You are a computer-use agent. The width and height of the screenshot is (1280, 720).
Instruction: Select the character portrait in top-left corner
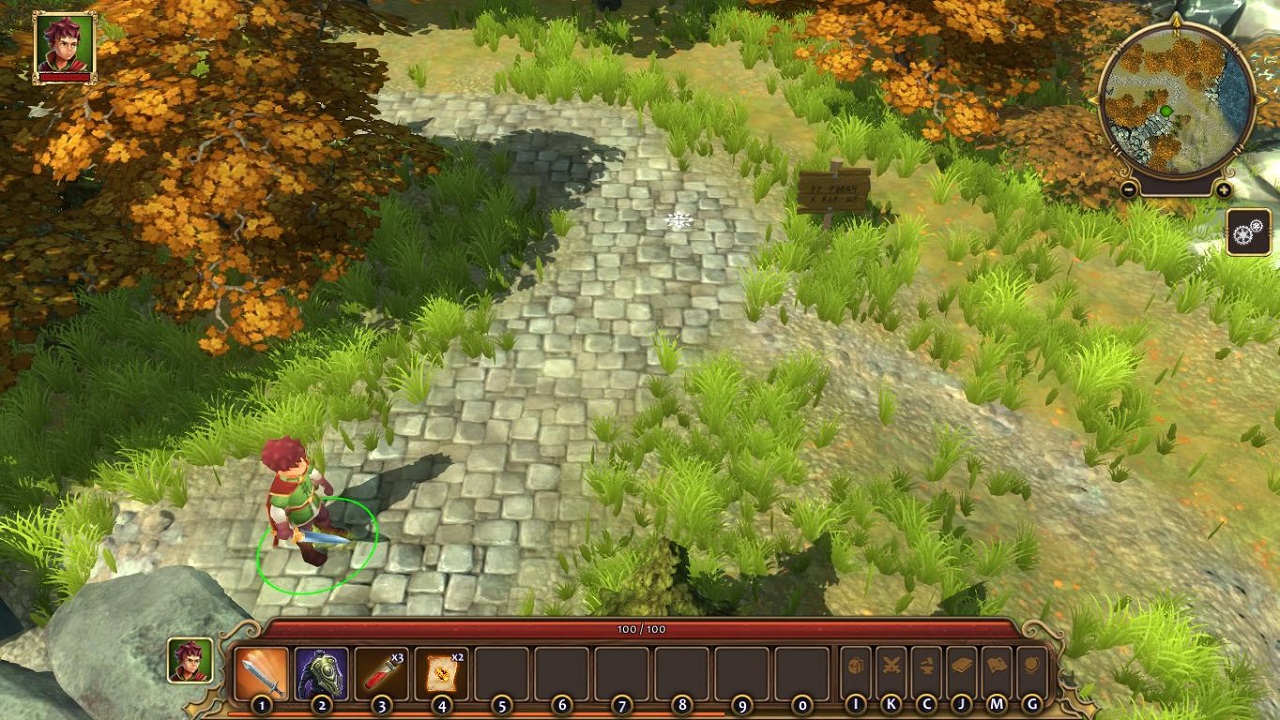point(65,45)
